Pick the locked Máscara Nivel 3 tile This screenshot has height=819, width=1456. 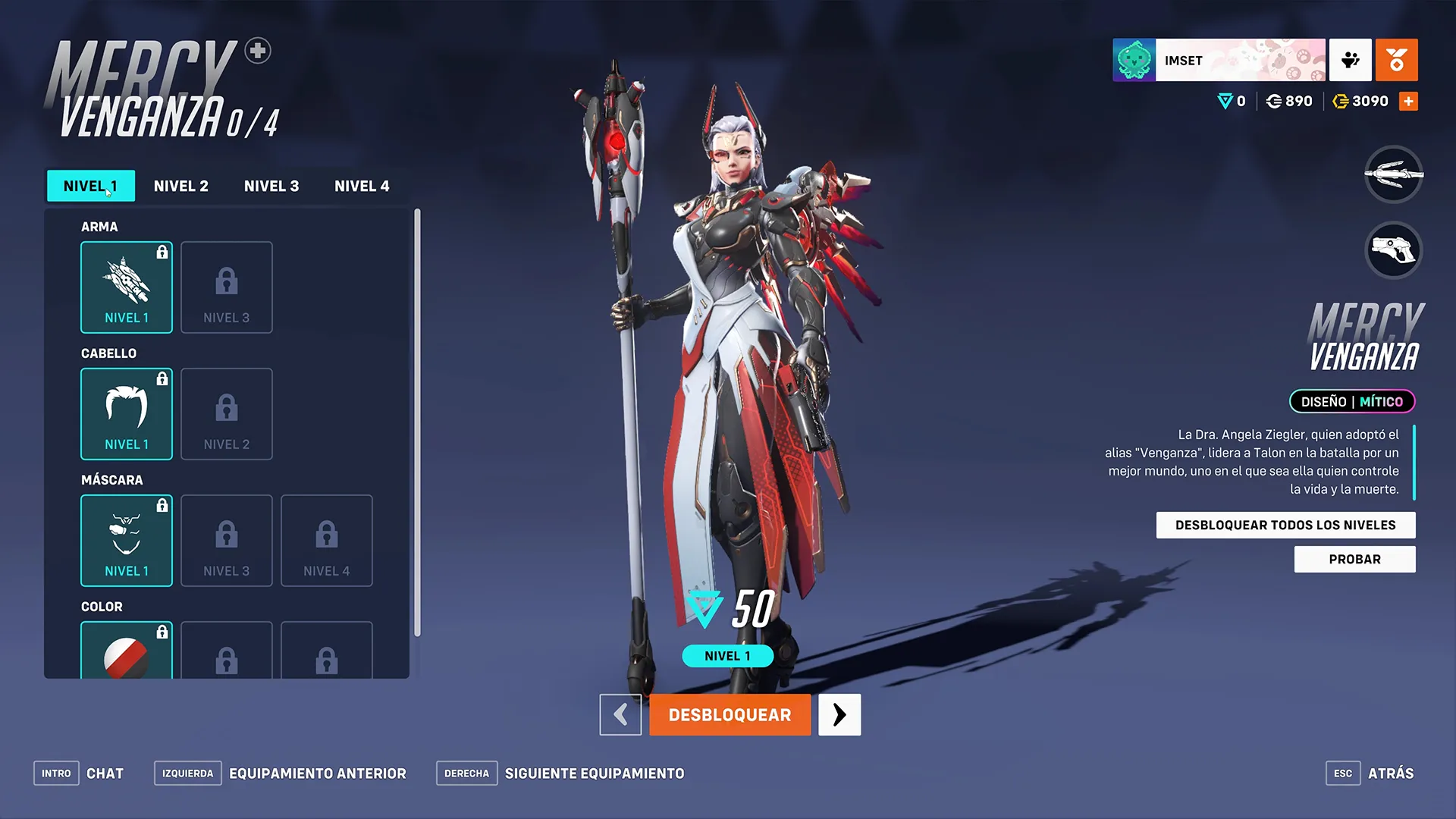(227, 541)
